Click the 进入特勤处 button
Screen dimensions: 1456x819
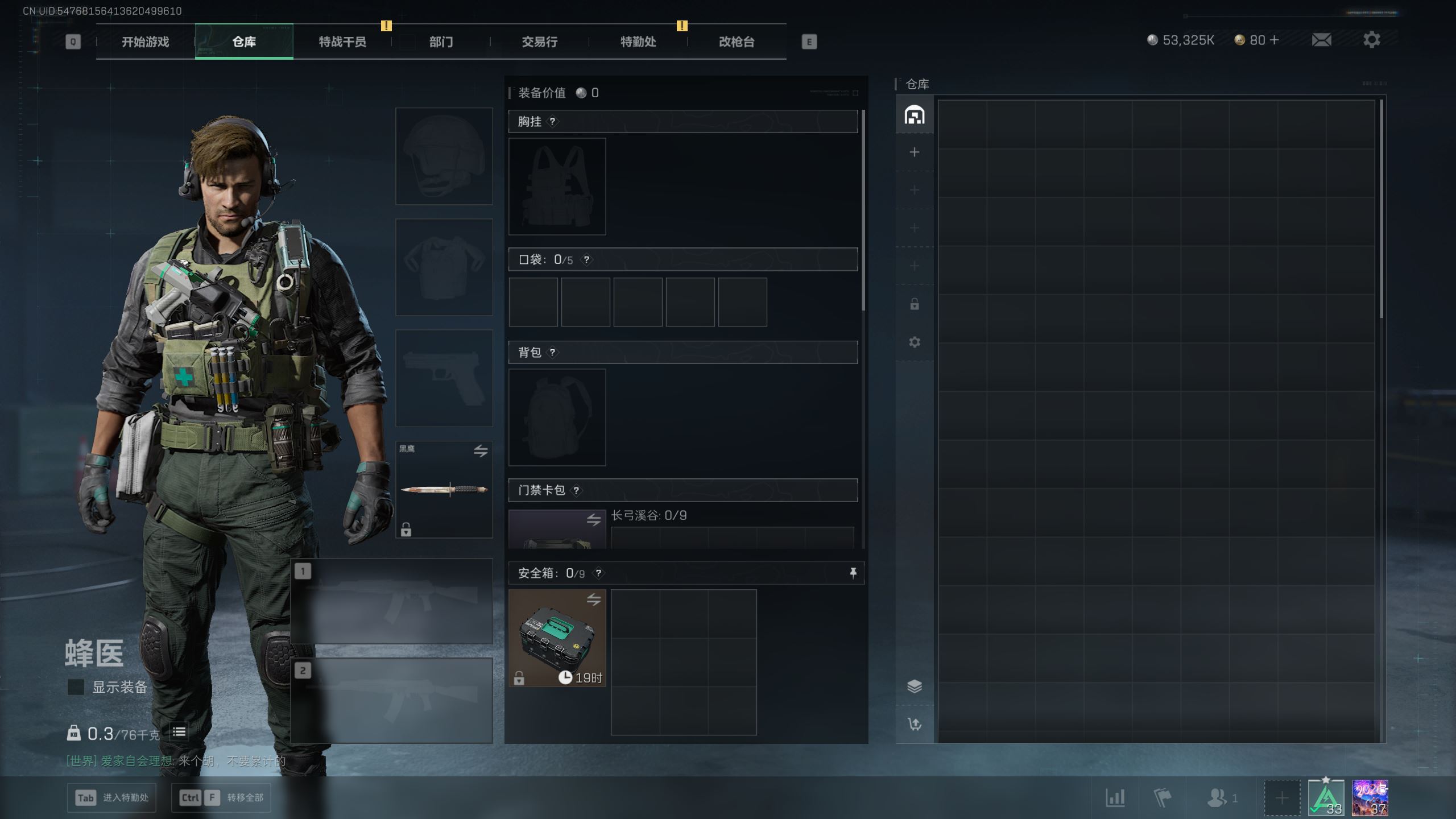point(112,797)
